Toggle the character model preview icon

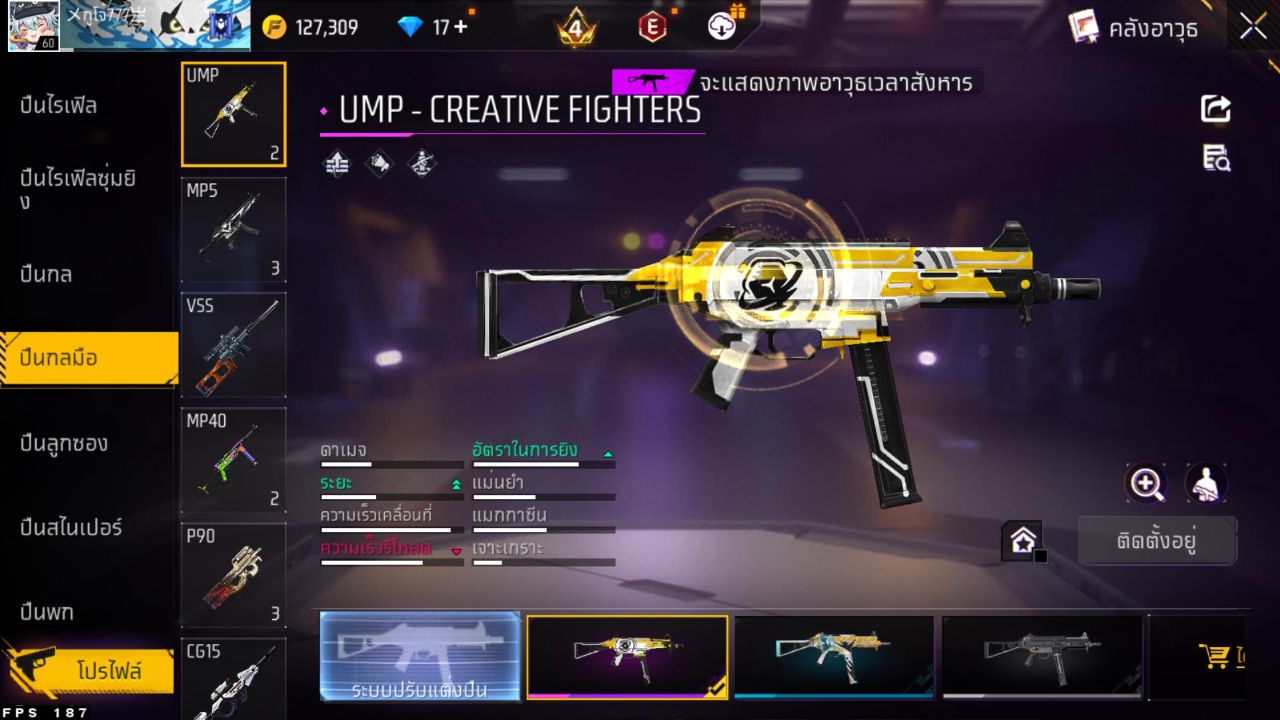point(1203,484)
